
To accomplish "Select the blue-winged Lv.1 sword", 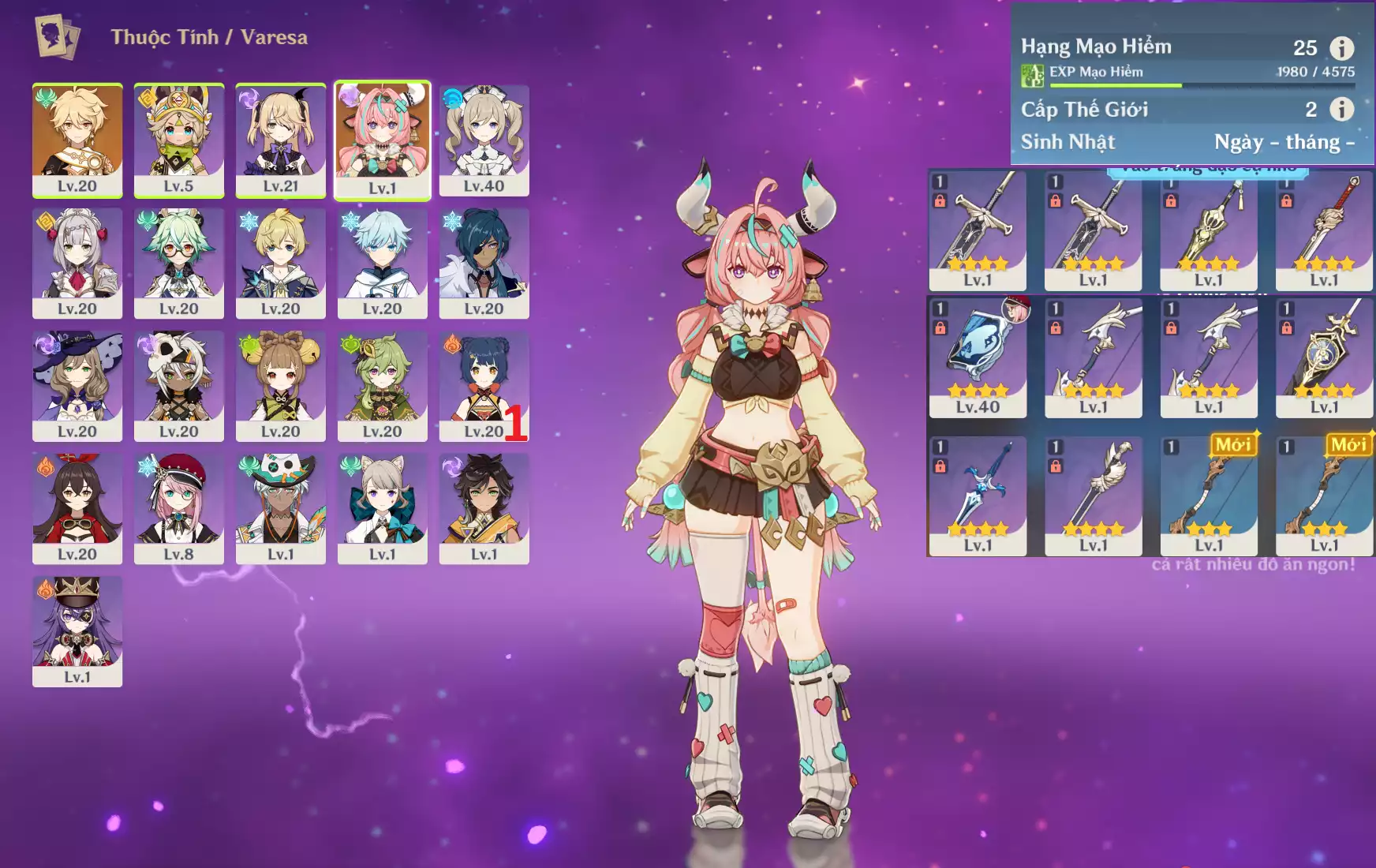I will tap(978, 496).
